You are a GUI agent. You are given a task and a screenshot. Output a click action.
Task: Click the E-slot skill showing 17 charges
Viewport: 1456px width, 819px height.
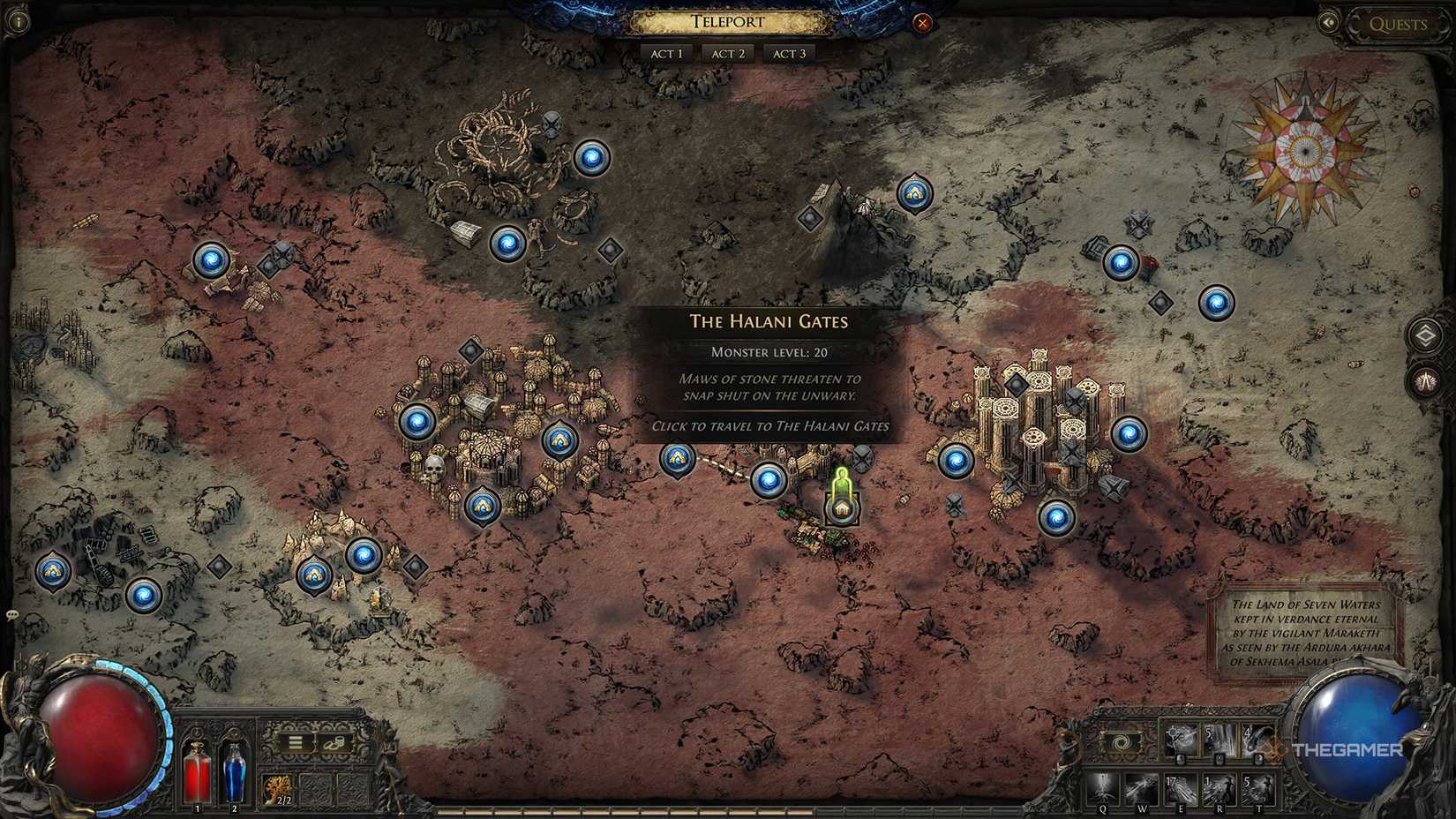tap(1182, 788)
